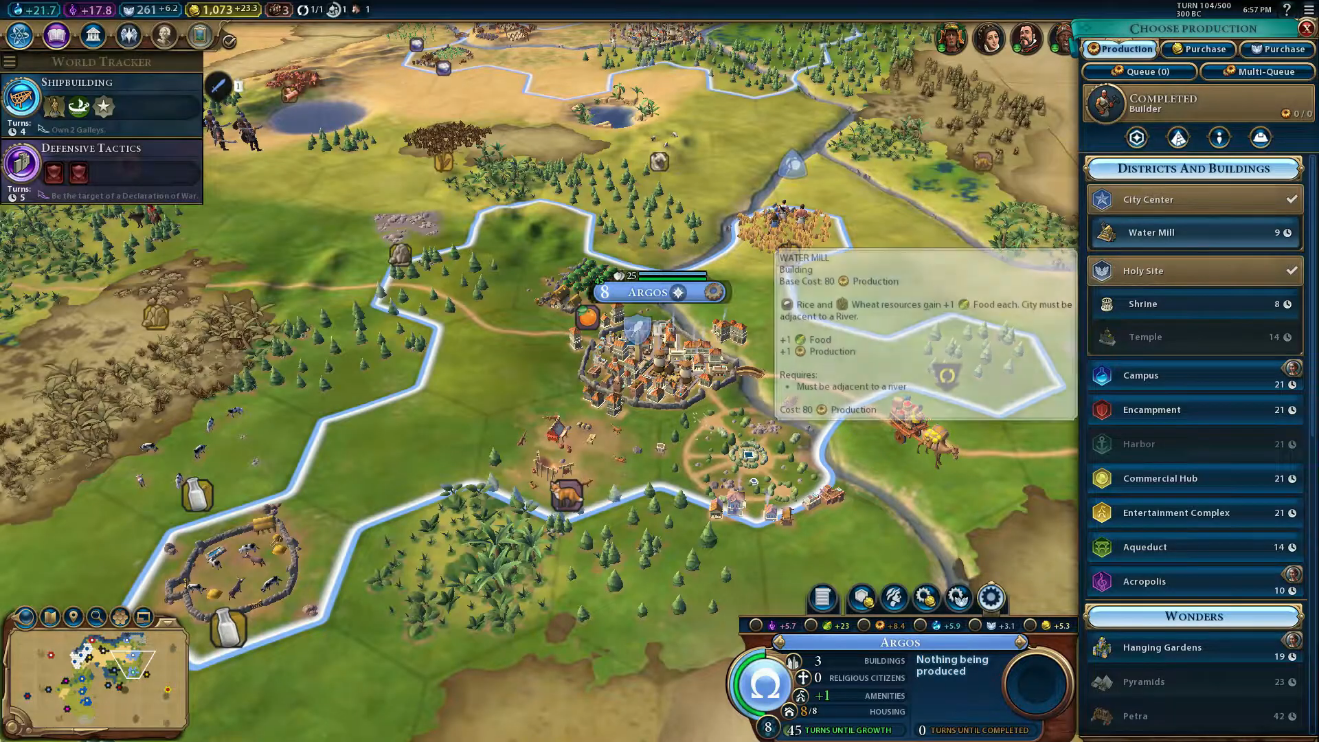Click the minimap to move the camera

pos(95,675)
